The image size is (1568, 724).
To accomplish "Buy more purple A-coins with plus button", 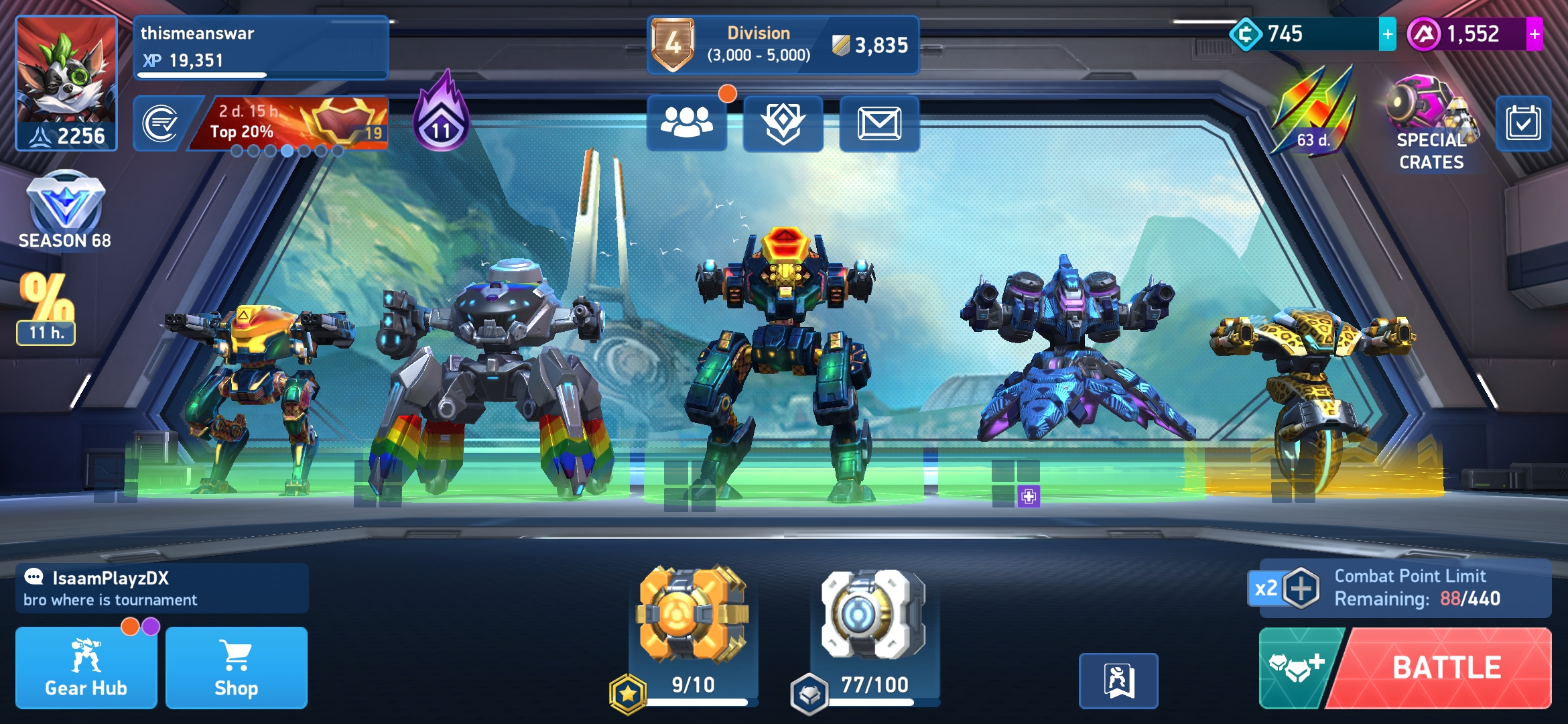I will tap(1534, 34).
